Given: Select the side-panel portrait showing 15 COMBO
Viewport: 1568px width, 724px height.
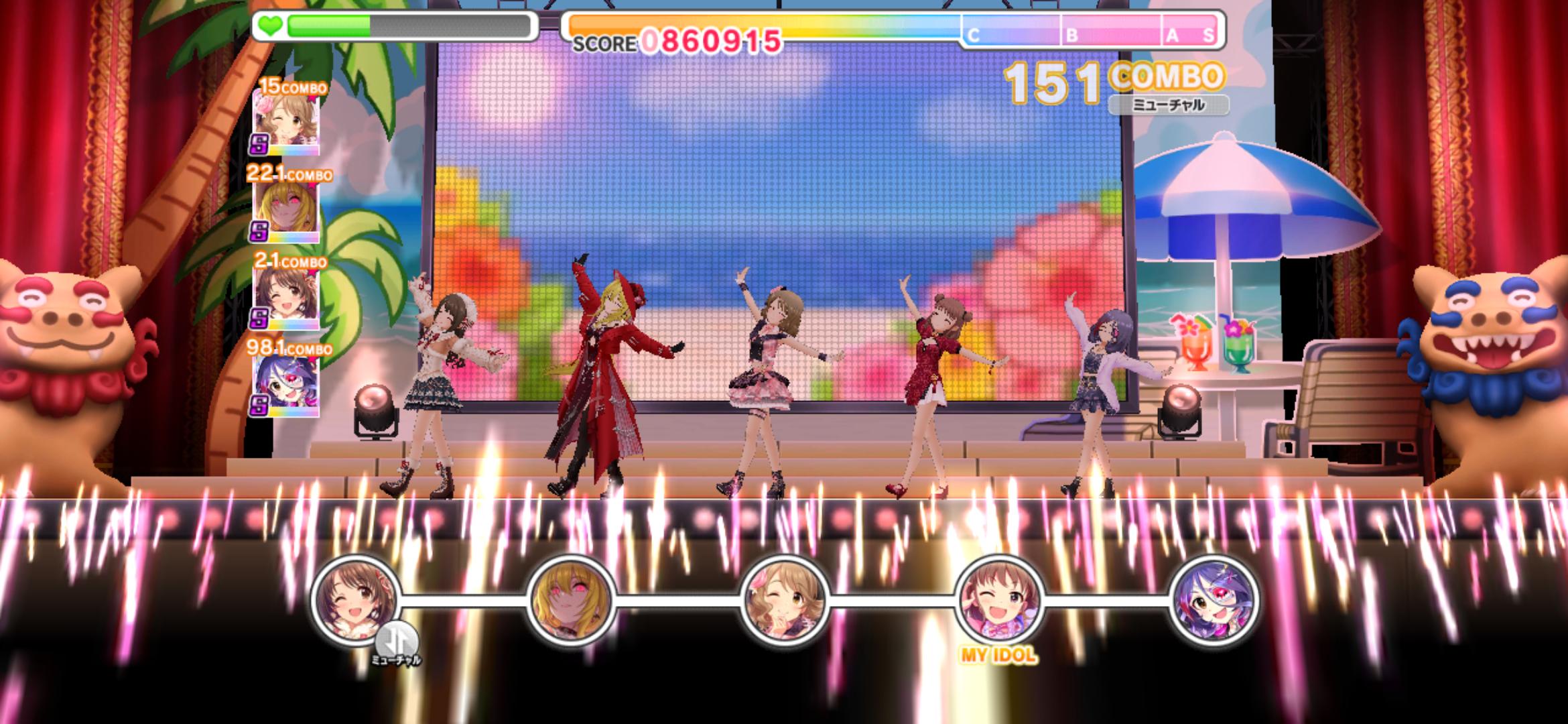Looking at the screenshot, I should (285, 123).
